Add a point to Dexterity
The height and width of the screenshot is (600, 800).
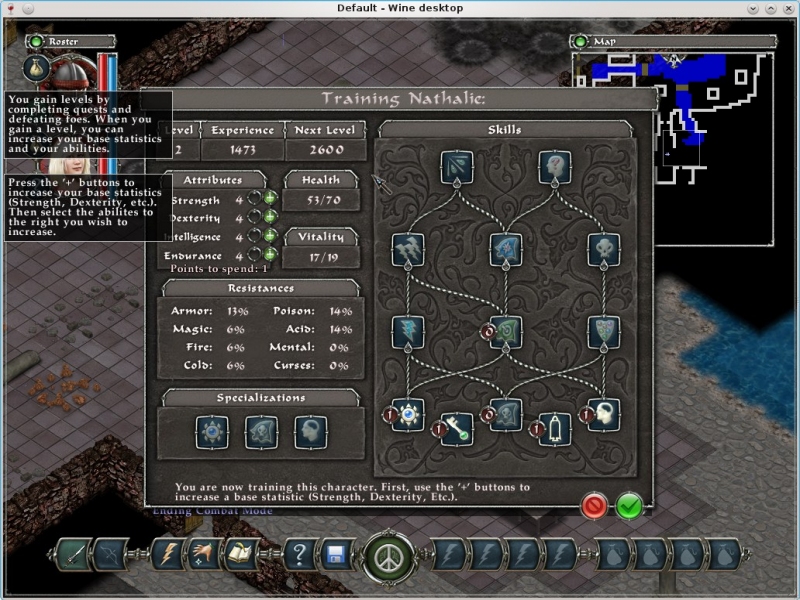[x=270, y=218]
